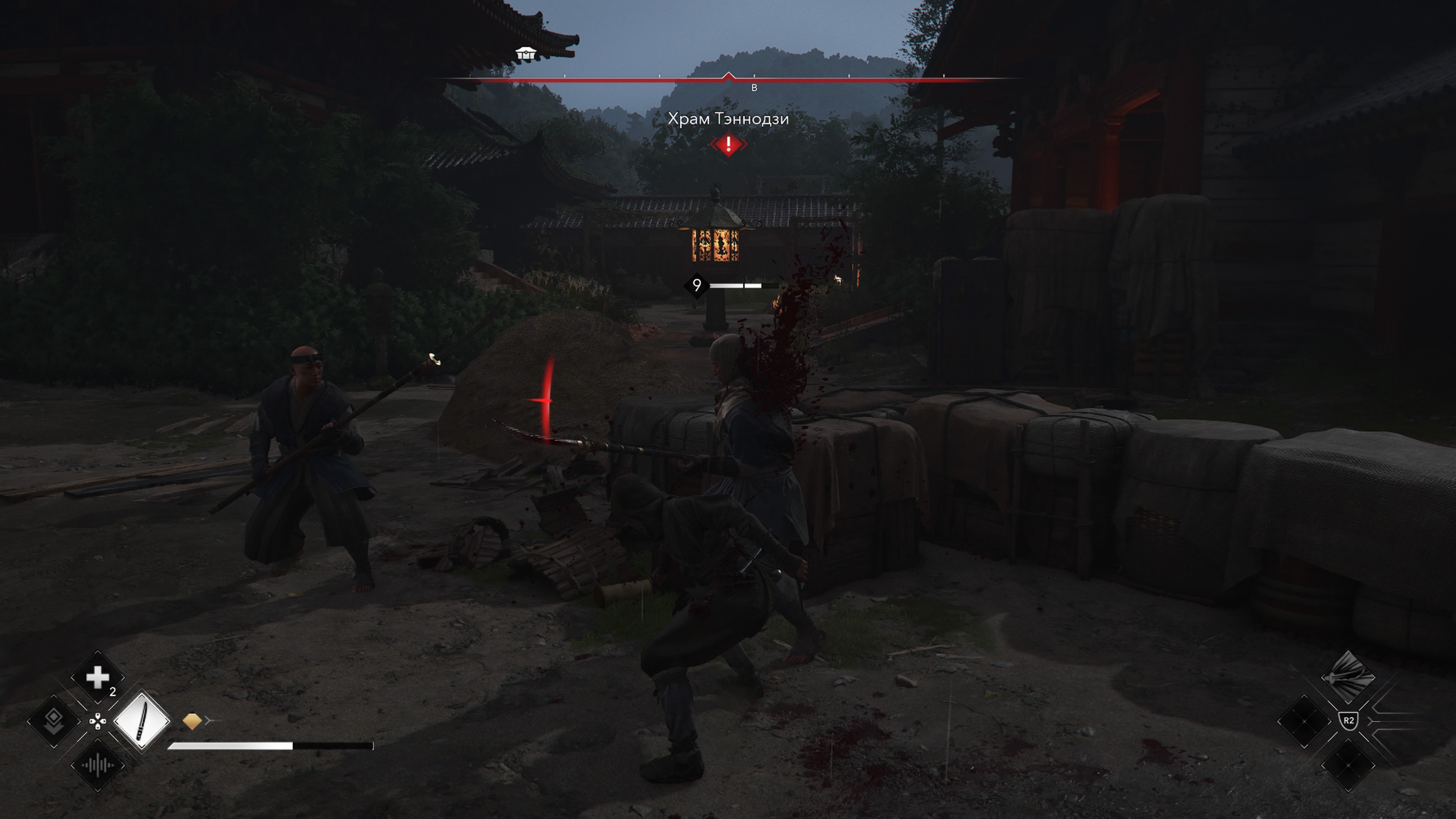Use the healing ration with the plus icon
Screen dimensions: 1456x819
(x=97, y=677)
